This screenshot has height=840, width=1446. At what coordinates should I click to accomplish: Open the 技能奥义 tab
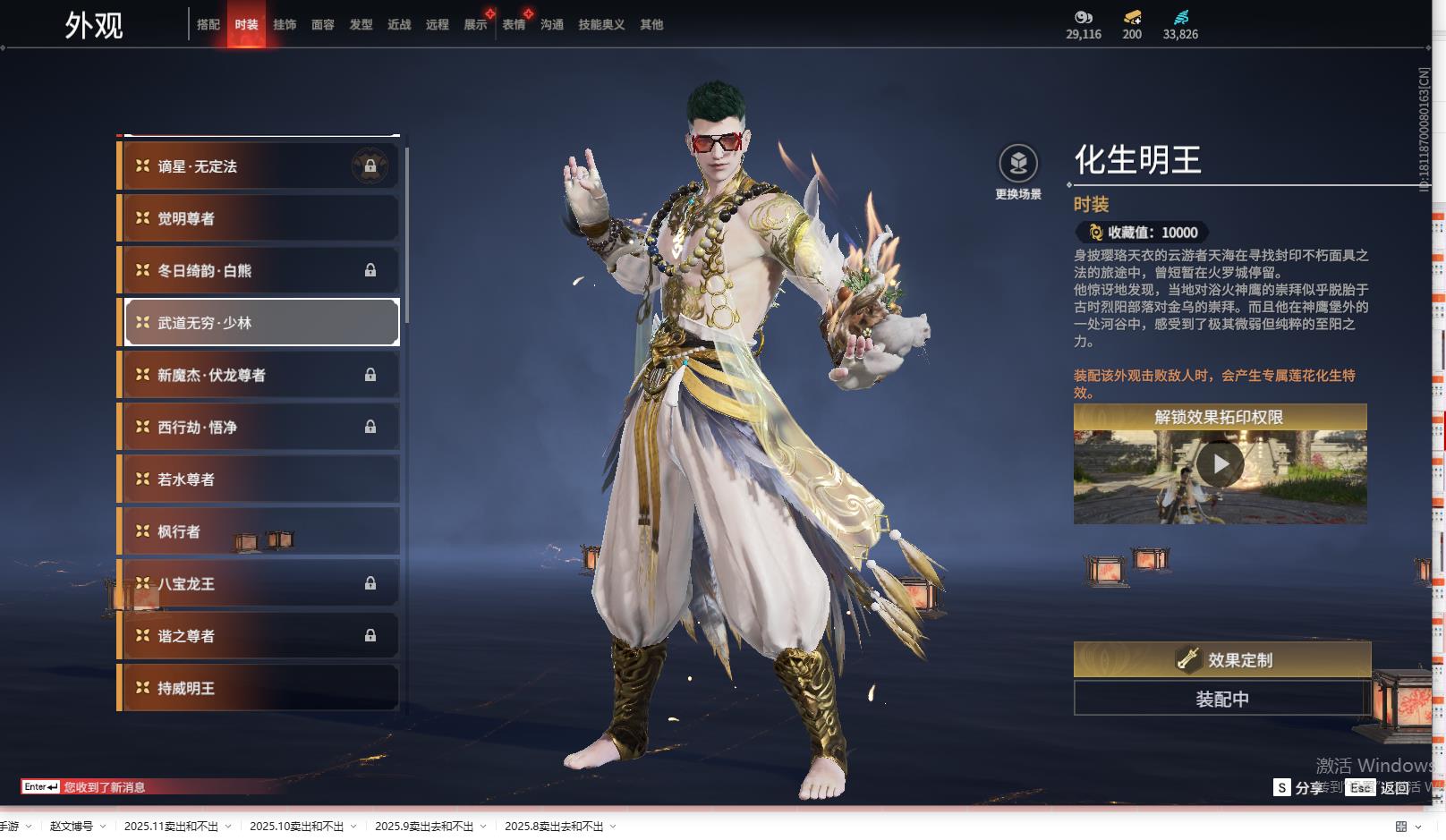click(x=601, y=25)
